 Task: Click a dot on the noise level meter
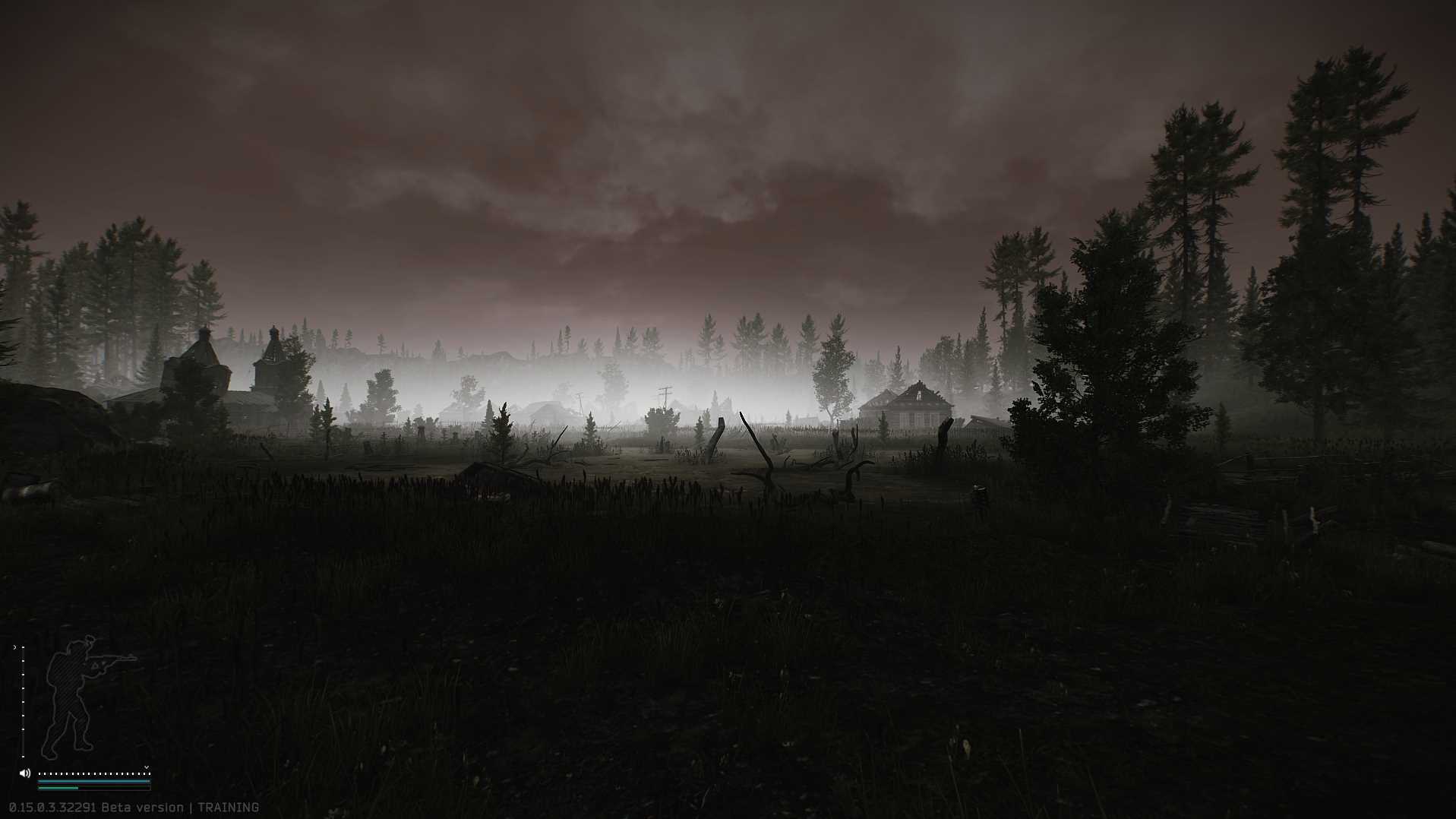point(94,773)
